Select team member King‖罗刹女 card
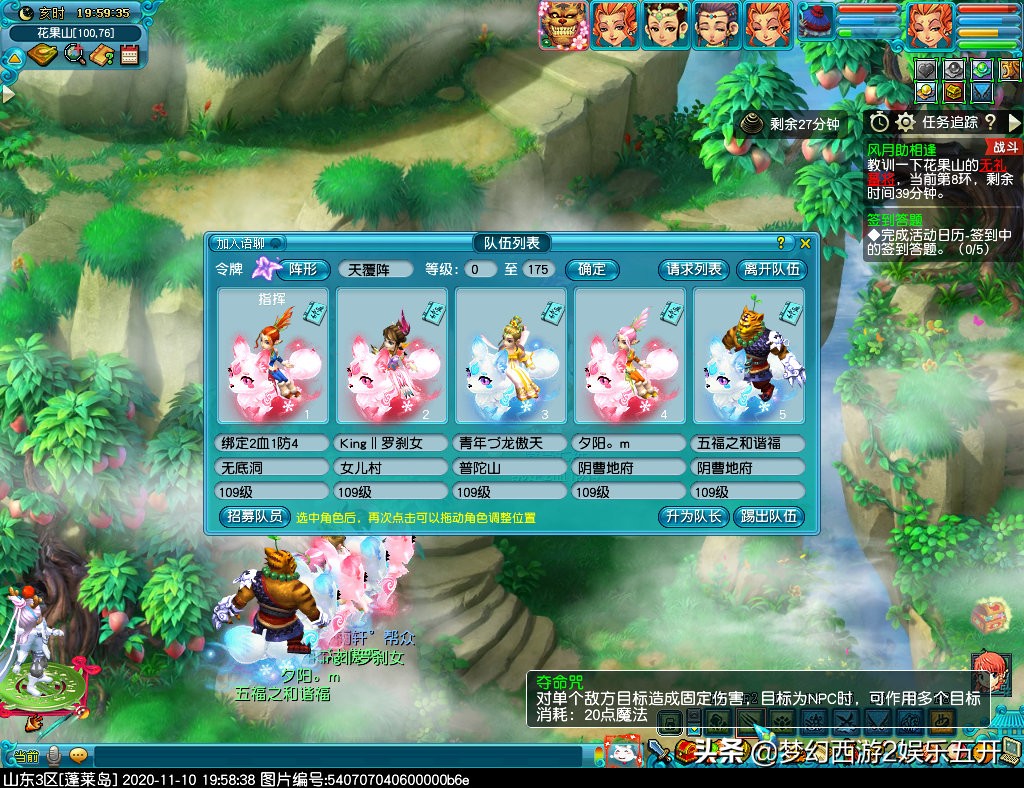1024x788 pixels. pyautogui.click(x=391, y=356)
